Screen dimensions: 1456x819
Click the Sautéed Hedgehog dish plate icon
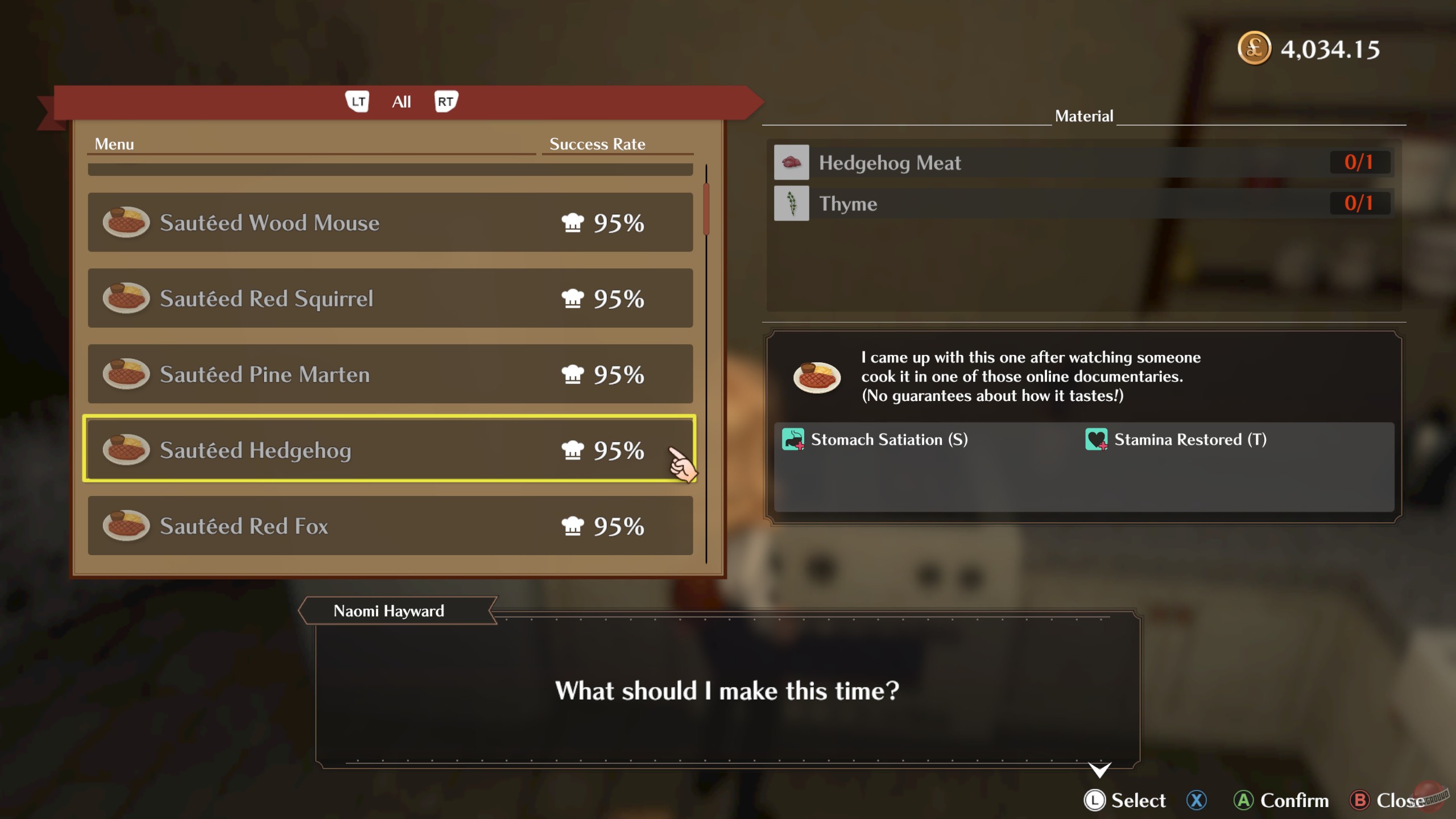(x=126, y=450)
